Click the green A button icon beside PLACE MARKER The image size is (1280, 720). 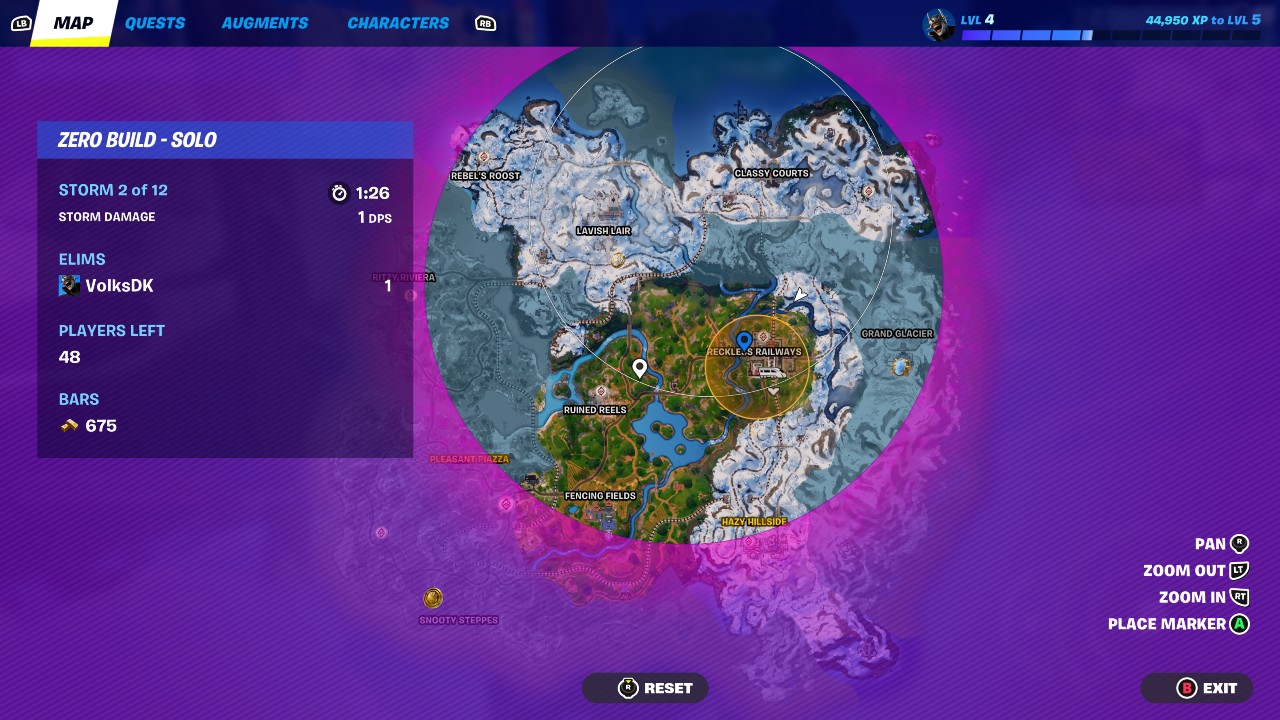click(1239, 623)
